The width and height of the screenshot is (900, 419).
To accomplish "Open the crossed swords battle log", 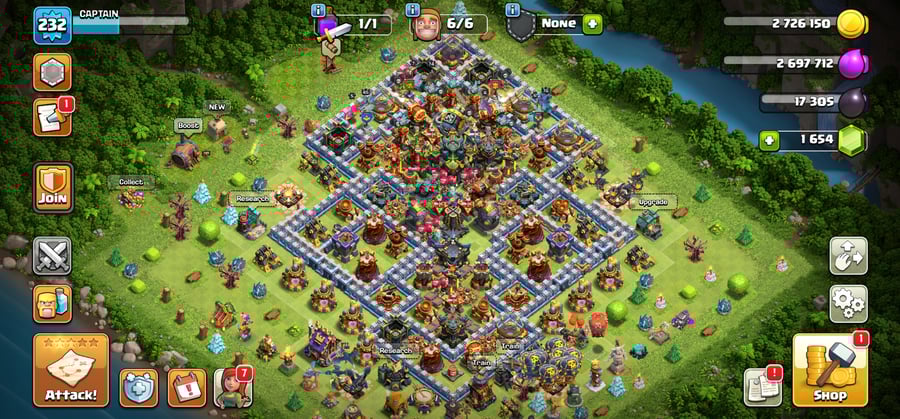I will pyautogui.click(x=52, y=256).
